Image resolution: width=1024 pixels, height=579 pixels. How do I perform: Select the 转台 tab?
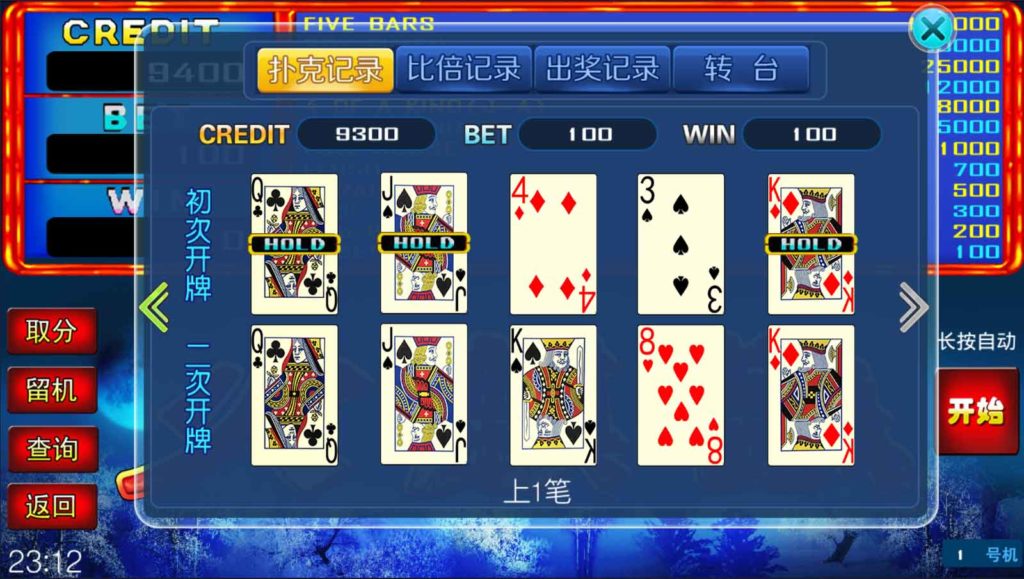tap(740, 69)
